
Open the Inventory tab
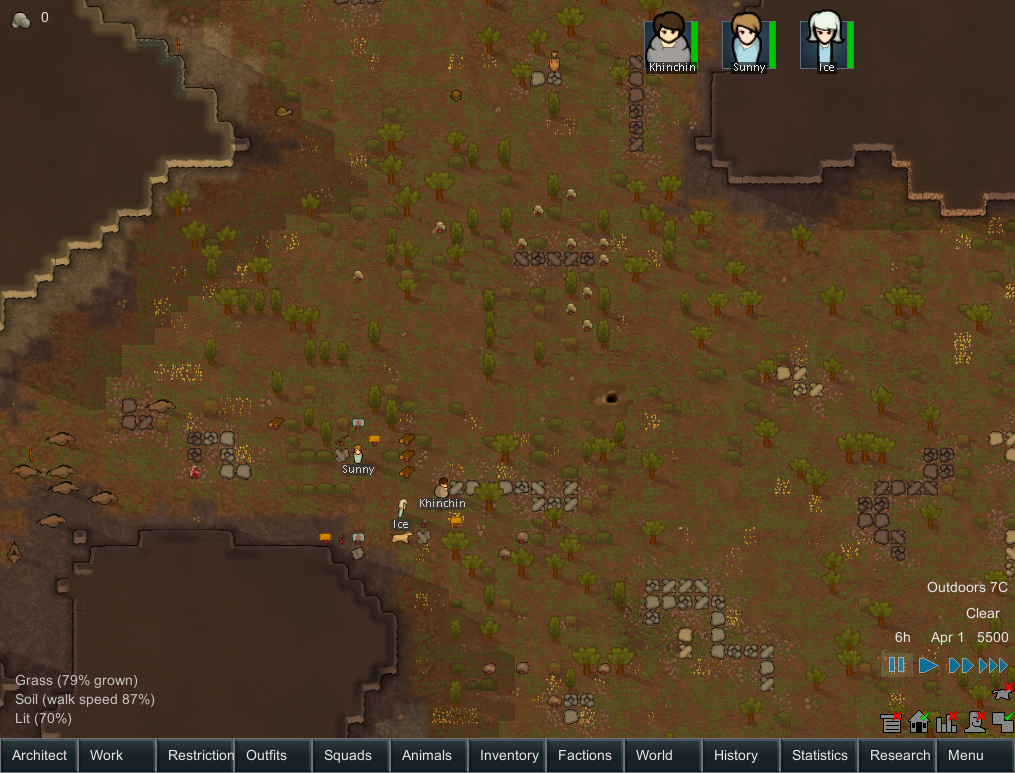tap(509, 756)
